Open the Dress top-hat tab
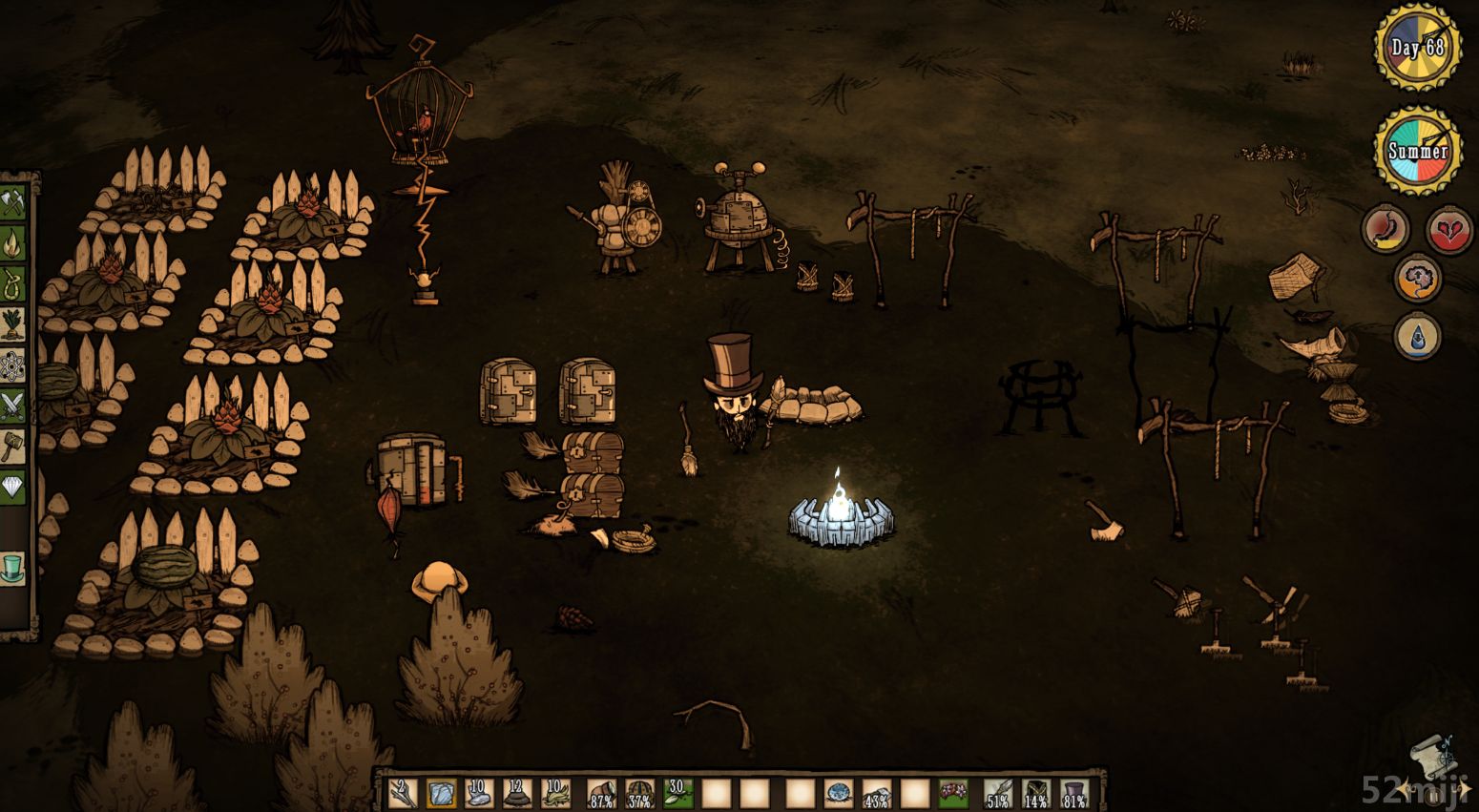The width and height of the screenshot is (1479, 812). [x=12, y=566]
